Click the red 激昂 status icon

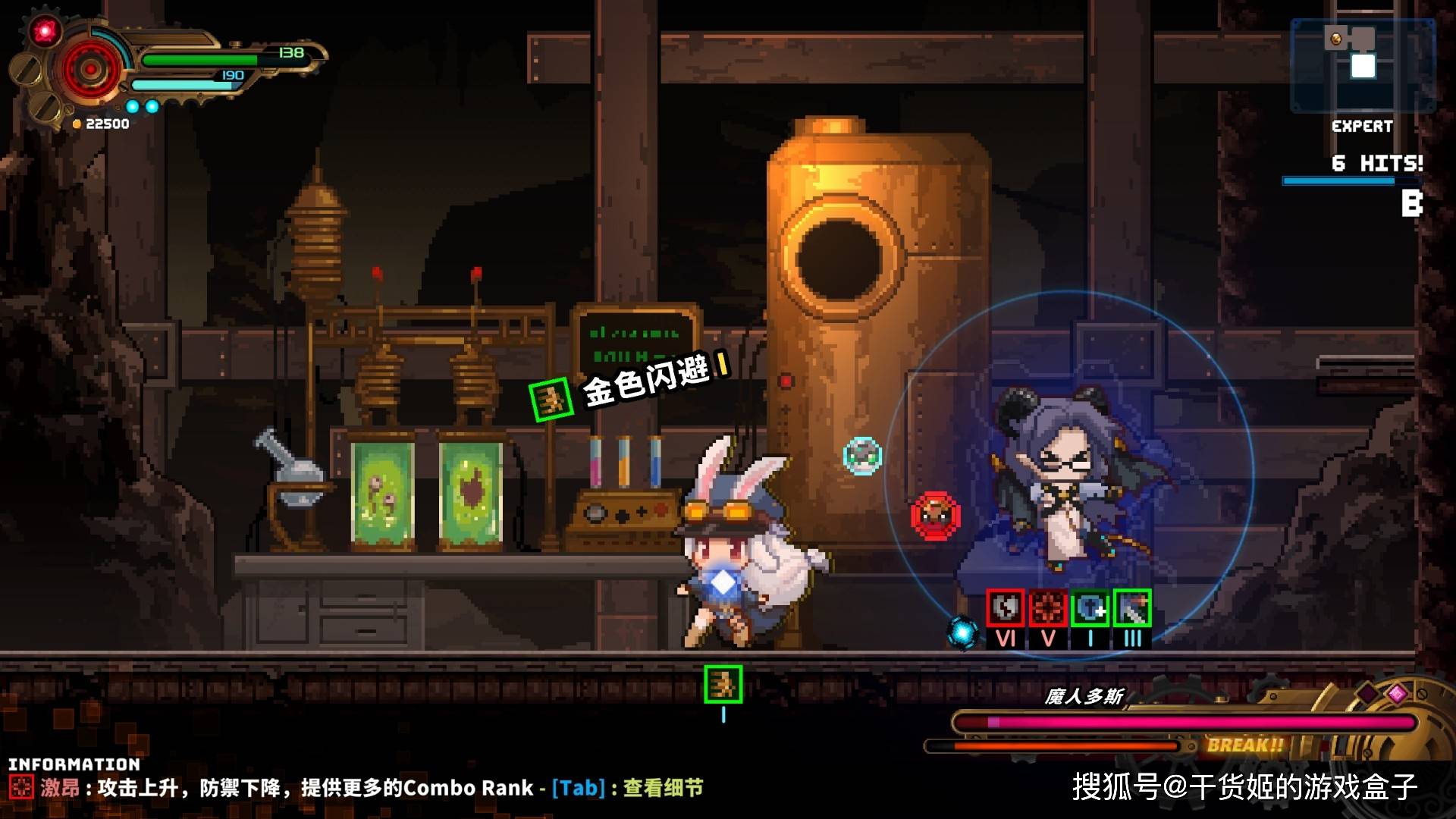(21, 787)
